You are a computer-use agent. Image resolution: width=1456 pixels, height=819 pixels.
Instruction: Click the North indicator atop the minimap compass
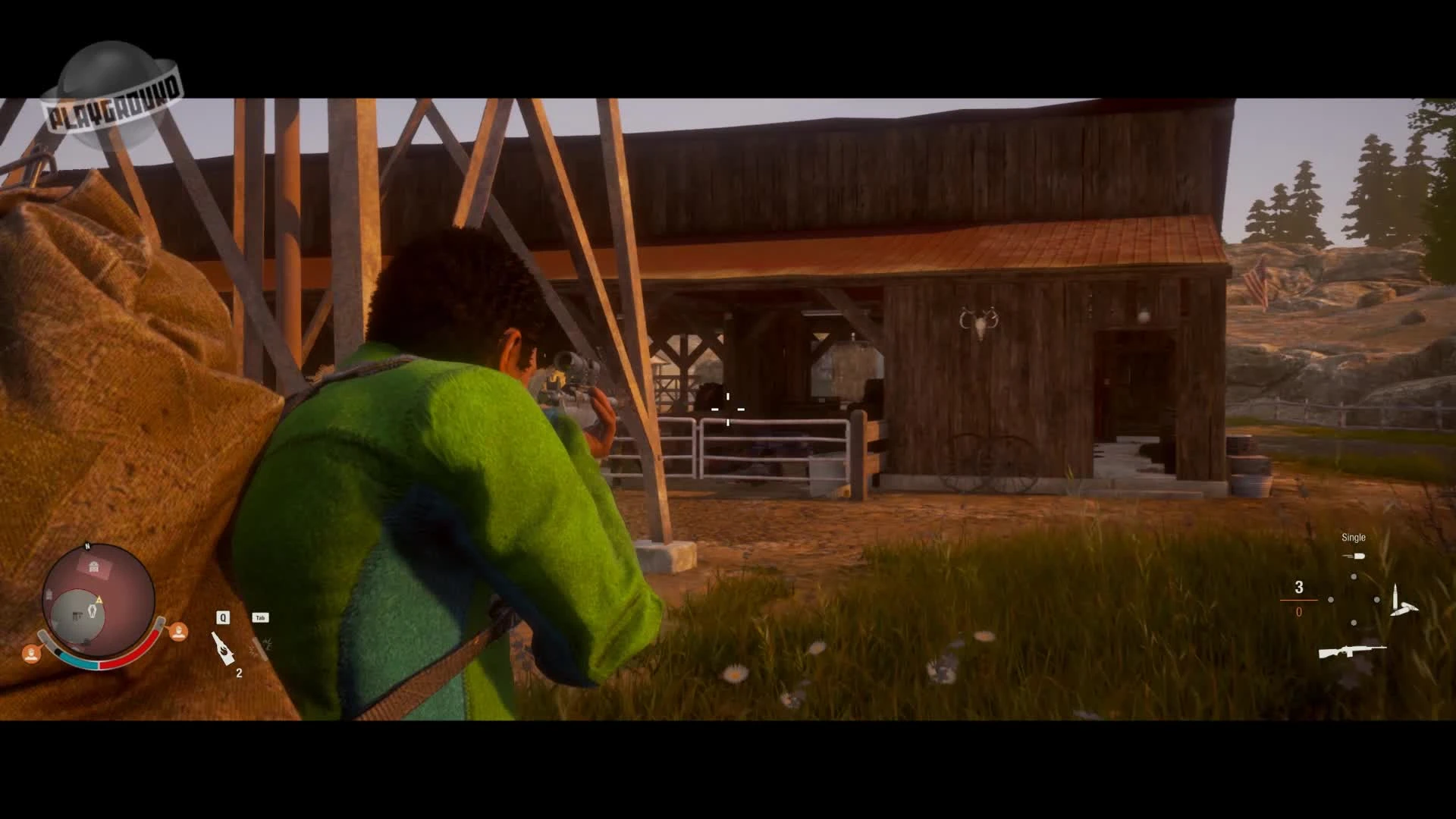click(88, 546)
